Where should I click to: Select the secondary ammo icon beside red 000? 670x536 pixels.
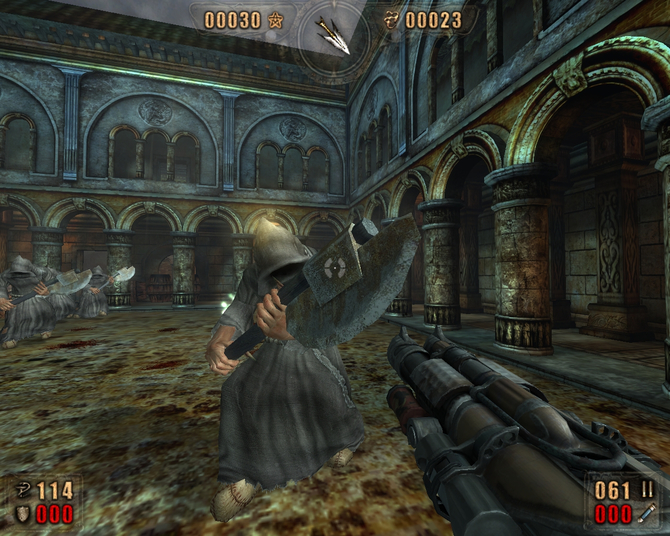(x=647, y=514)
